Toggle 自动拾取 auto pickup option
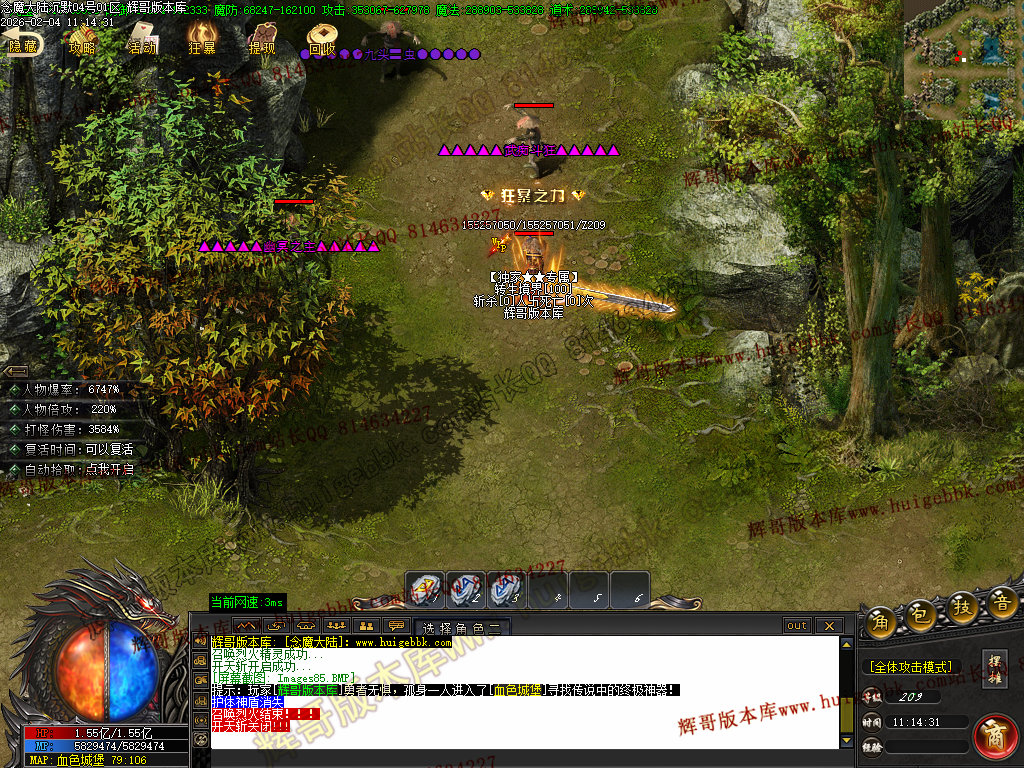This screenshot has width=1024, height=768. [x=72, y=469]
